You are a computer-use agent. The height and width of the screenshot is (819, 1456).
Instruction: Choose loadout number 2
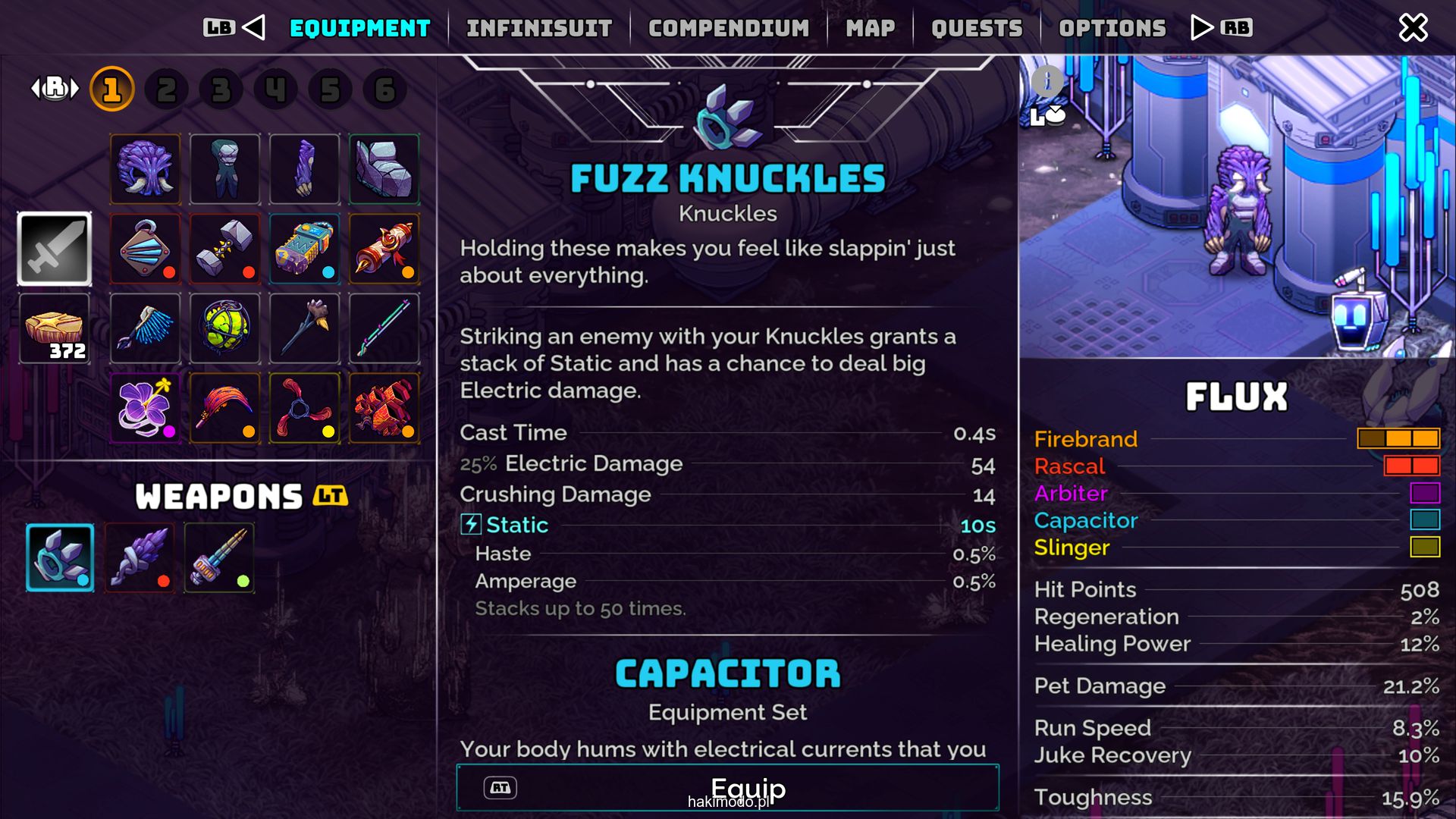(167, 89)
